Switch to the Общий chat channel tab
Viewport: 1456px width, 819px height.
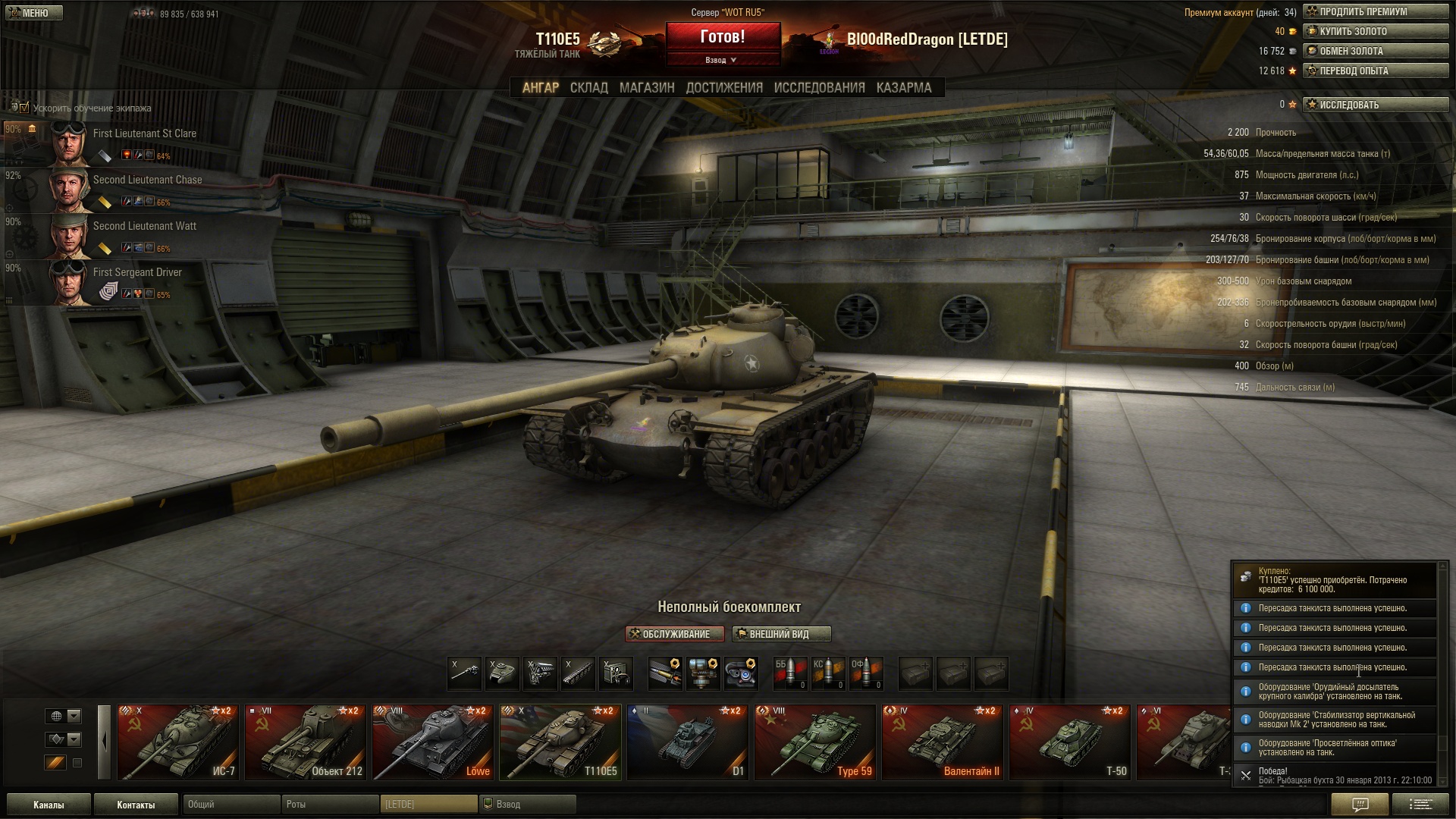pyautogui.click(x=231, y=805)
